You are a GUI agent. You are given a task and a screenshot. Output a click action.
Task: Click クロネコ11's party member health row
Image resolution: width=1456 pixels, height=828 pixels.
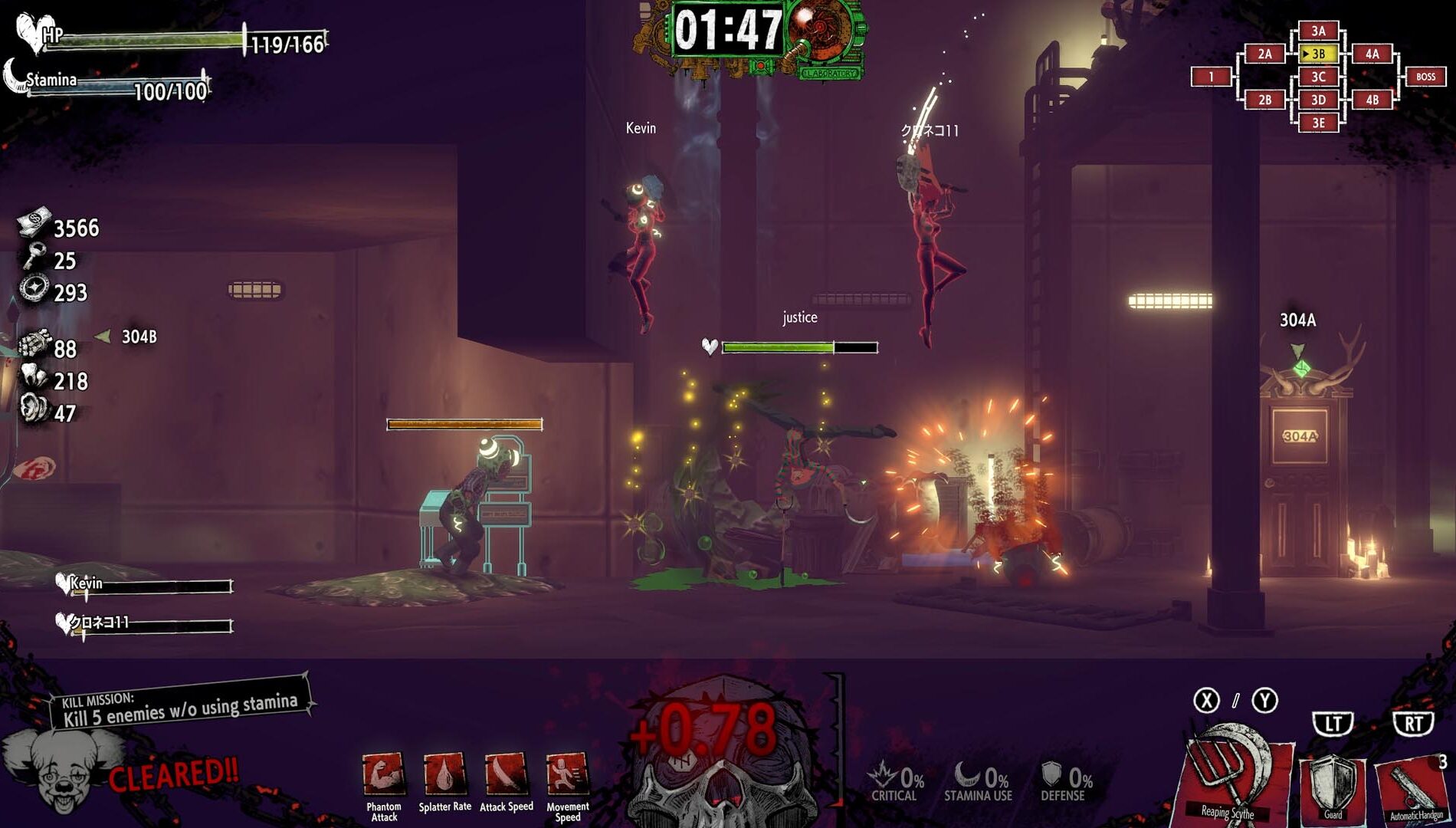(146, 625)
